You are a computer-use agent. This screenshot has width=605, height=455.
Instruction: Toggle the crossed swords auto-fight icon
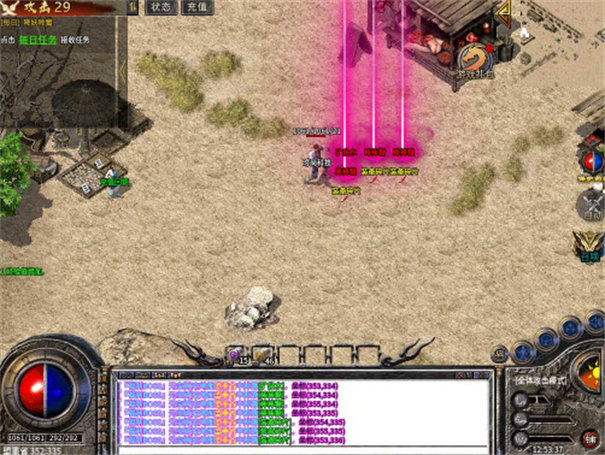pos(592,202)
